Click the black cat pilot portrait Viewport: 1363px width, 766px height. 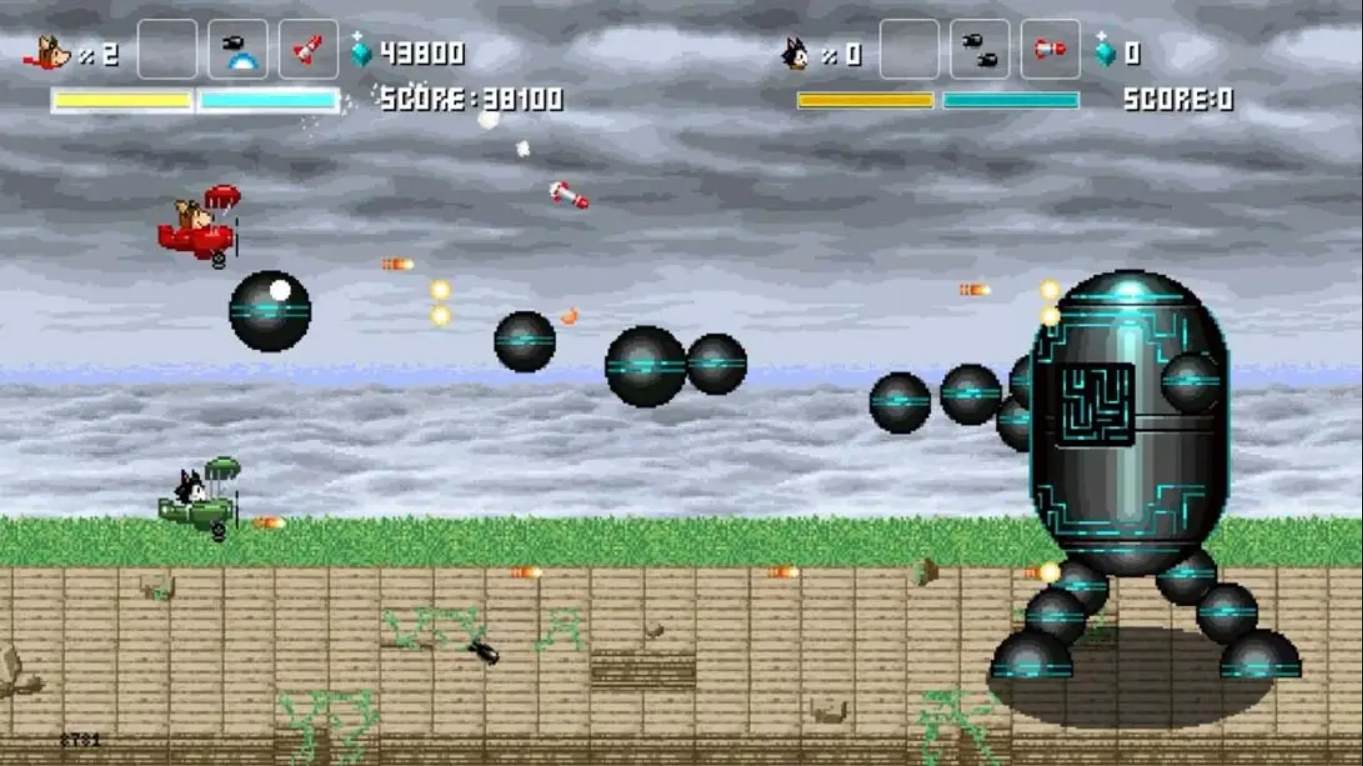[x=795, y=53]
